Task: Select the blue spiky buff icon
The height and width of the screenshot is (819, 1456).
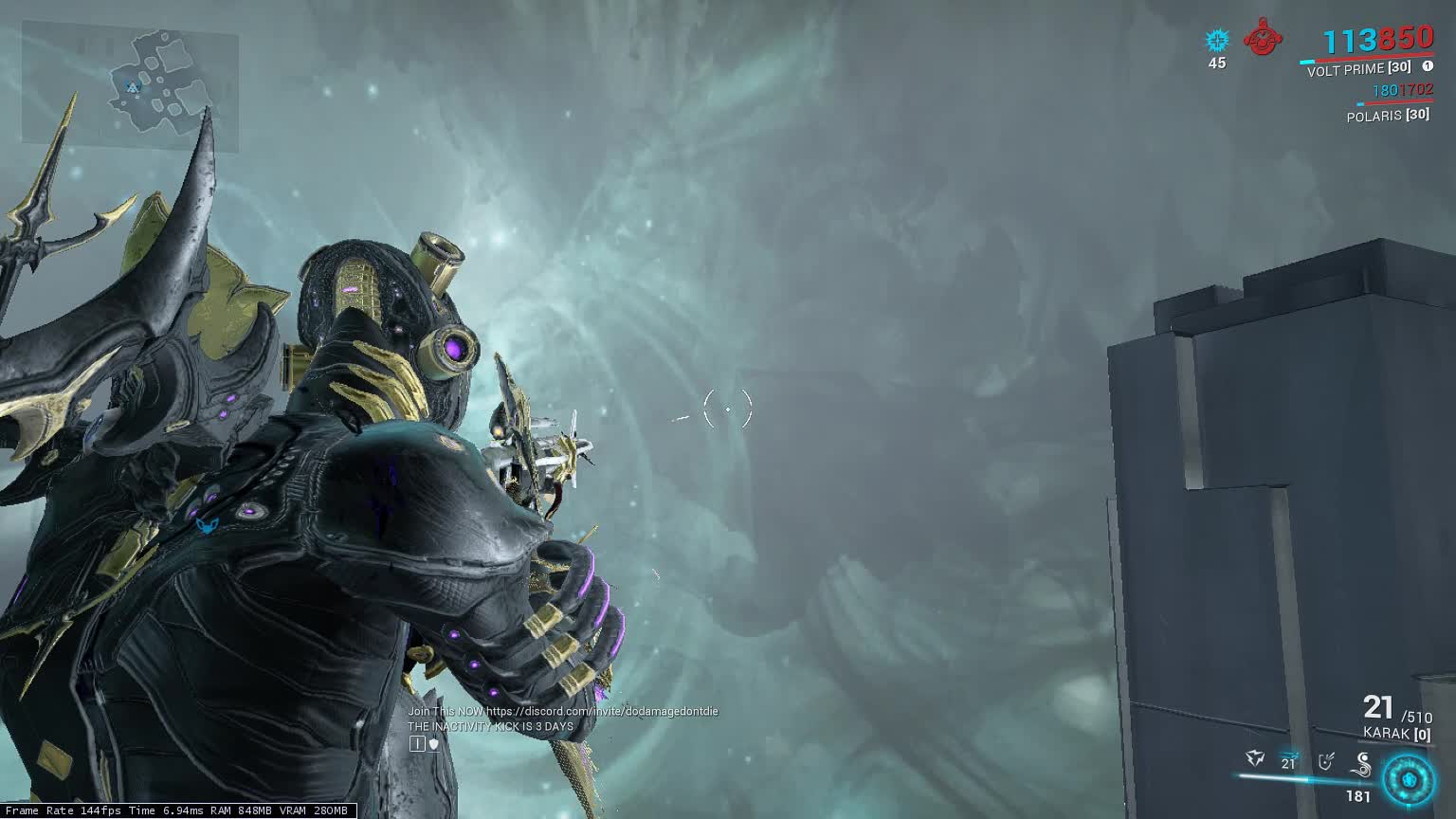Action: [x=1216, y=40]
